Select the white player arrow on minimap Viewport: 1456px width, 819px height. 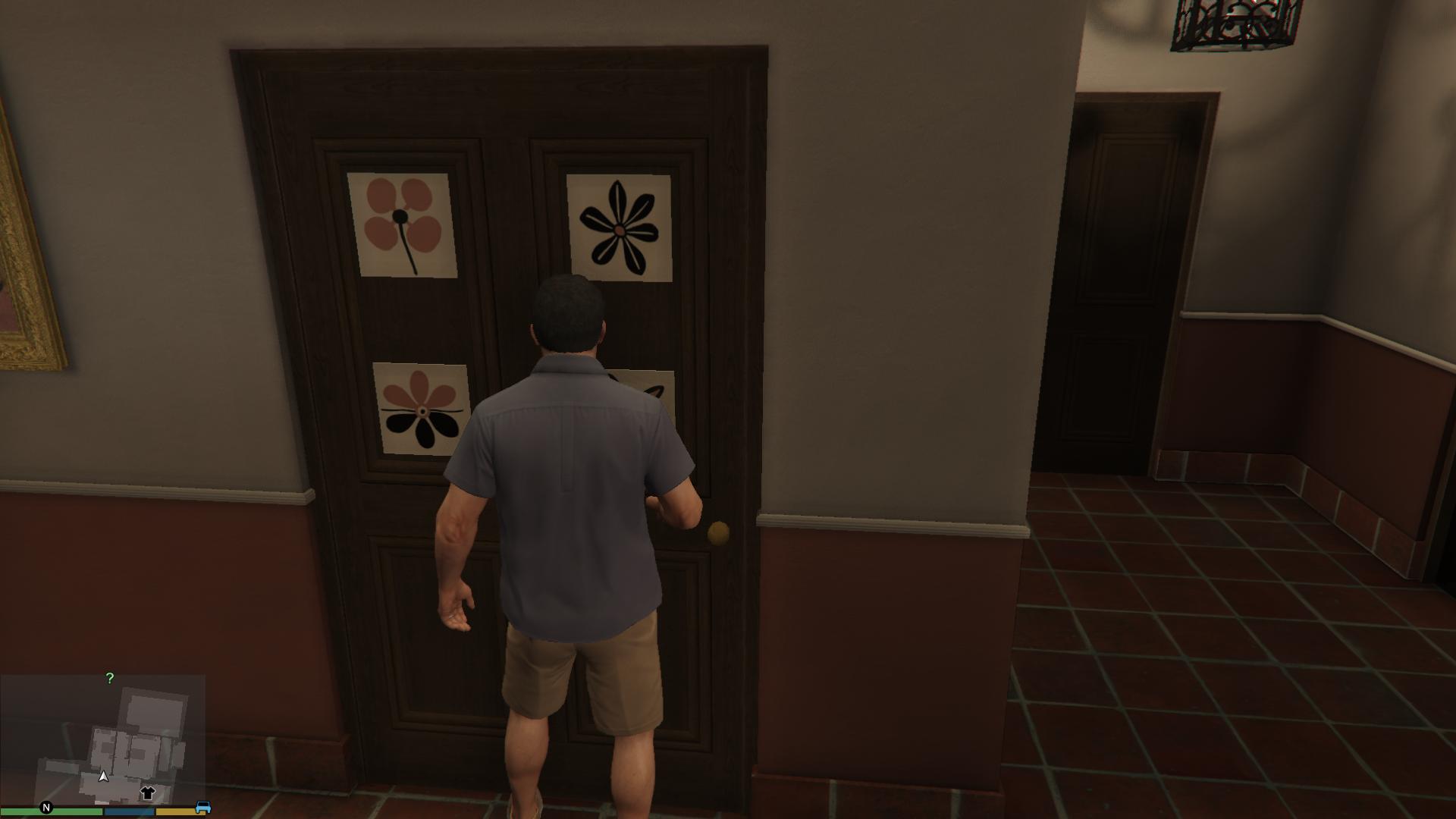pyautogui.click(x=103, y=776)
